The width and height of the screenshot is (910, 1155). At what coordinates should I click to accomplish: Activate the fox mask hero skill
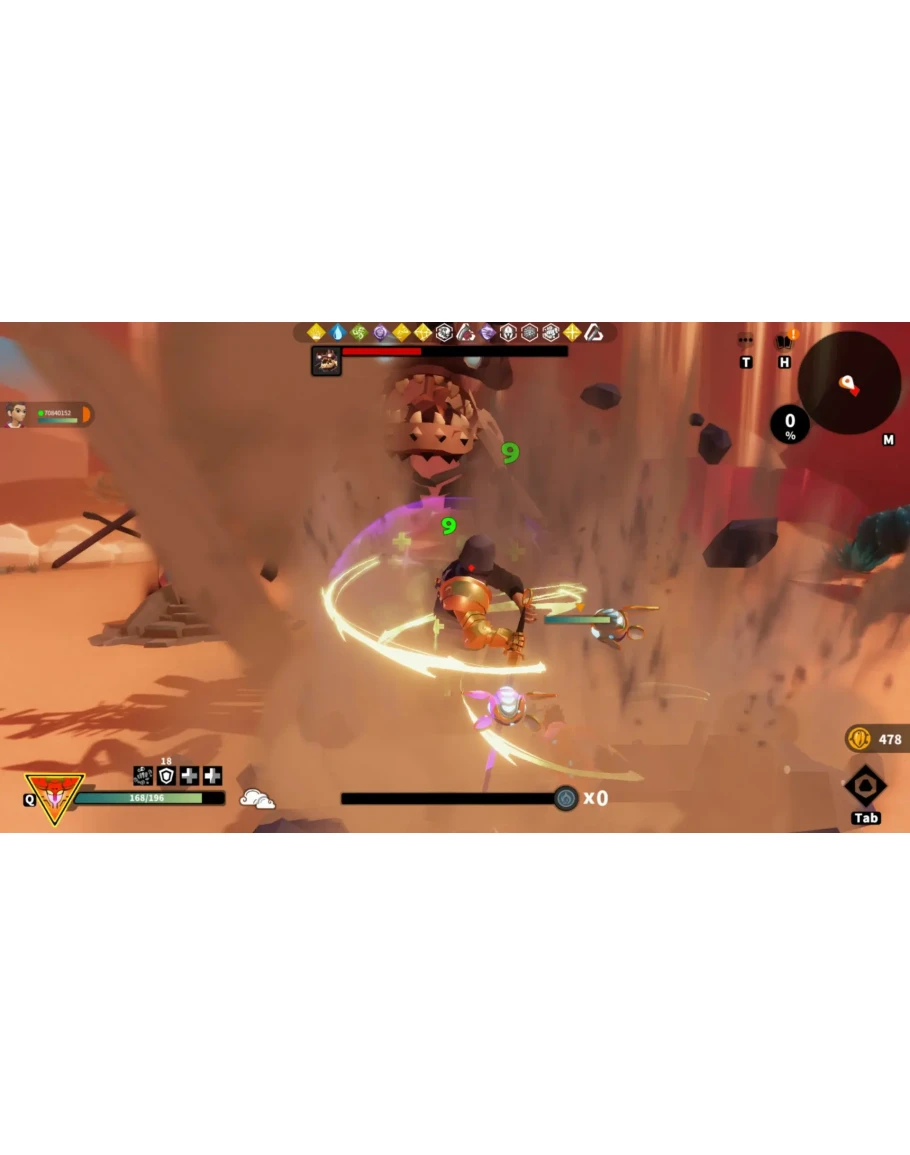point(54,797)
